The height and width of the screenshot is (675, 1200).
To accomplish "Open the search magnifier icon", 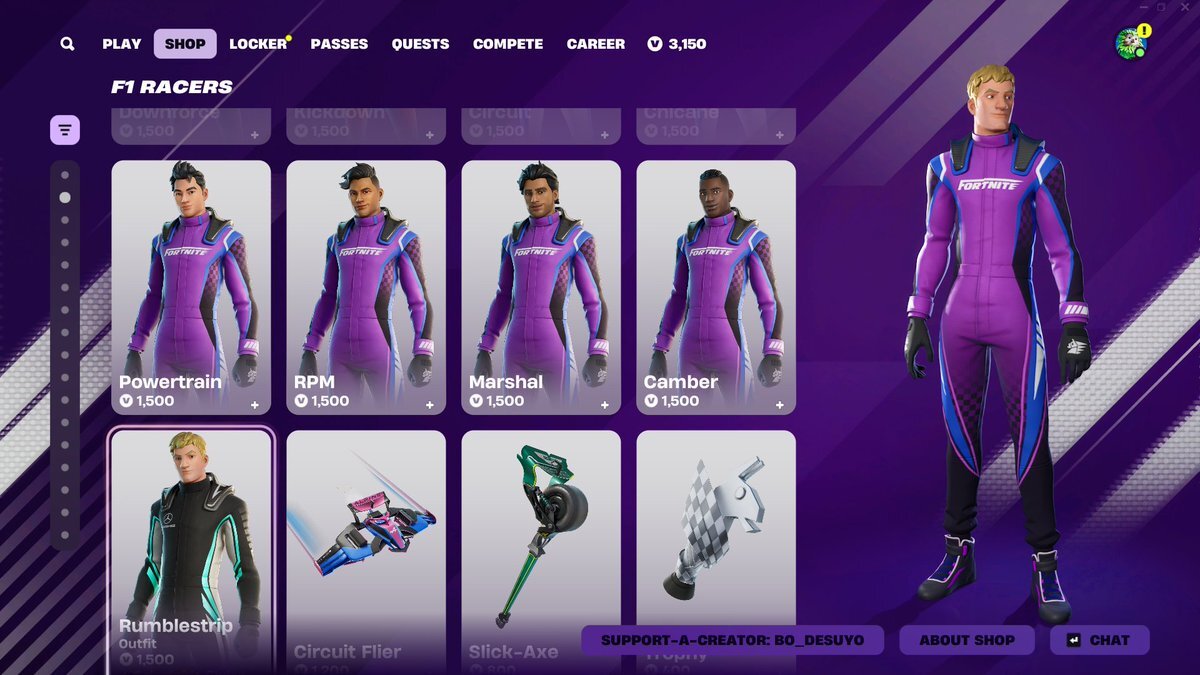I will (x=67, y=44).
